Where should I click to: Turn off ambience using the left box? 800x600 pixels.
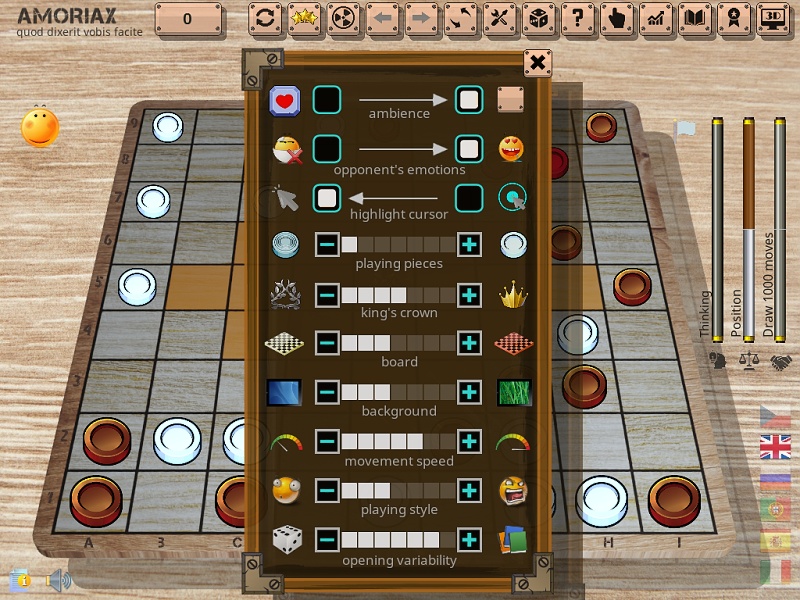pos(327,99)
